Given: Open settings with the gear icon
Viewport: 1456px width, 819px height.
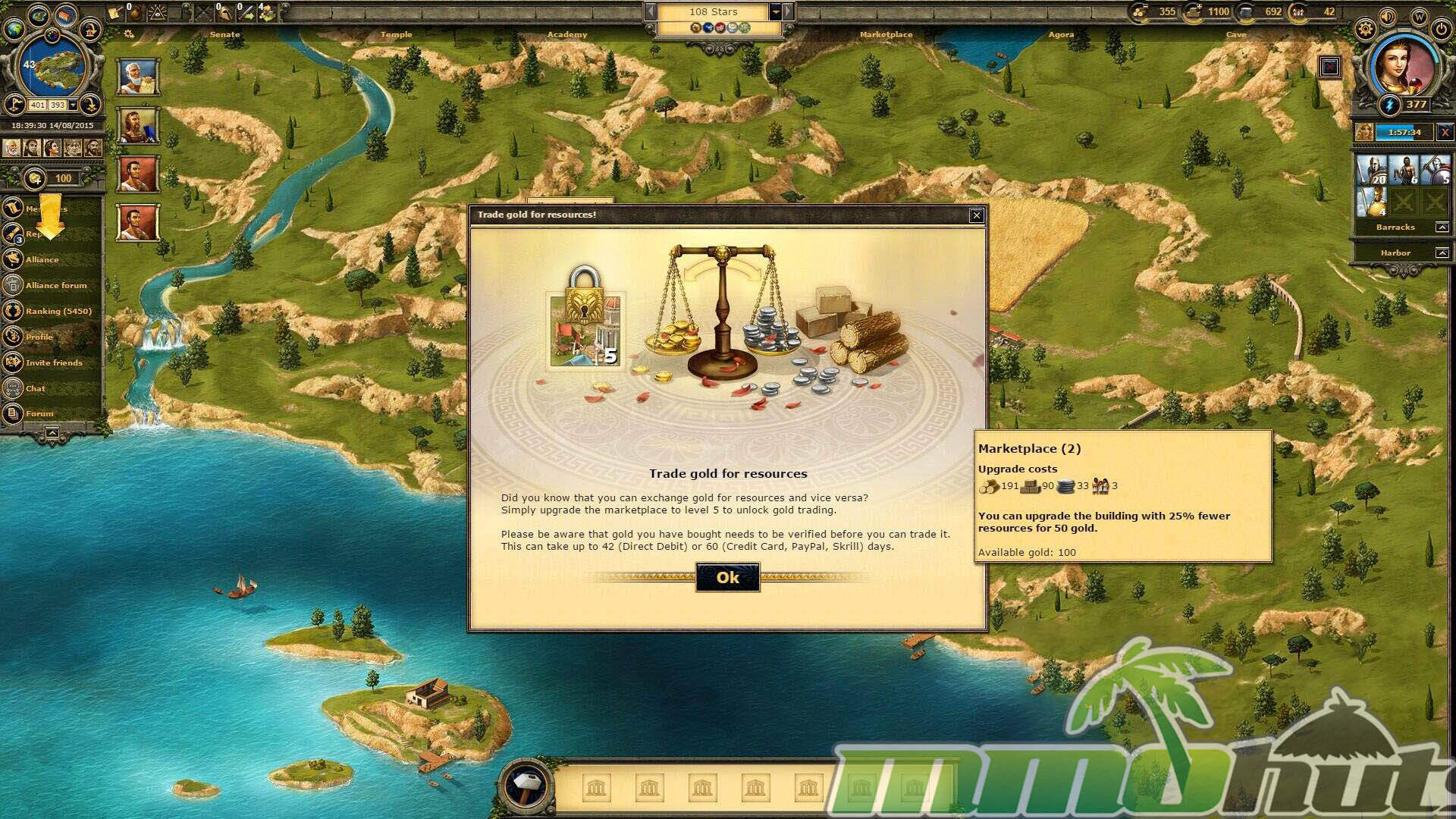Looking at the screenshot, I should click(1365, 30).
